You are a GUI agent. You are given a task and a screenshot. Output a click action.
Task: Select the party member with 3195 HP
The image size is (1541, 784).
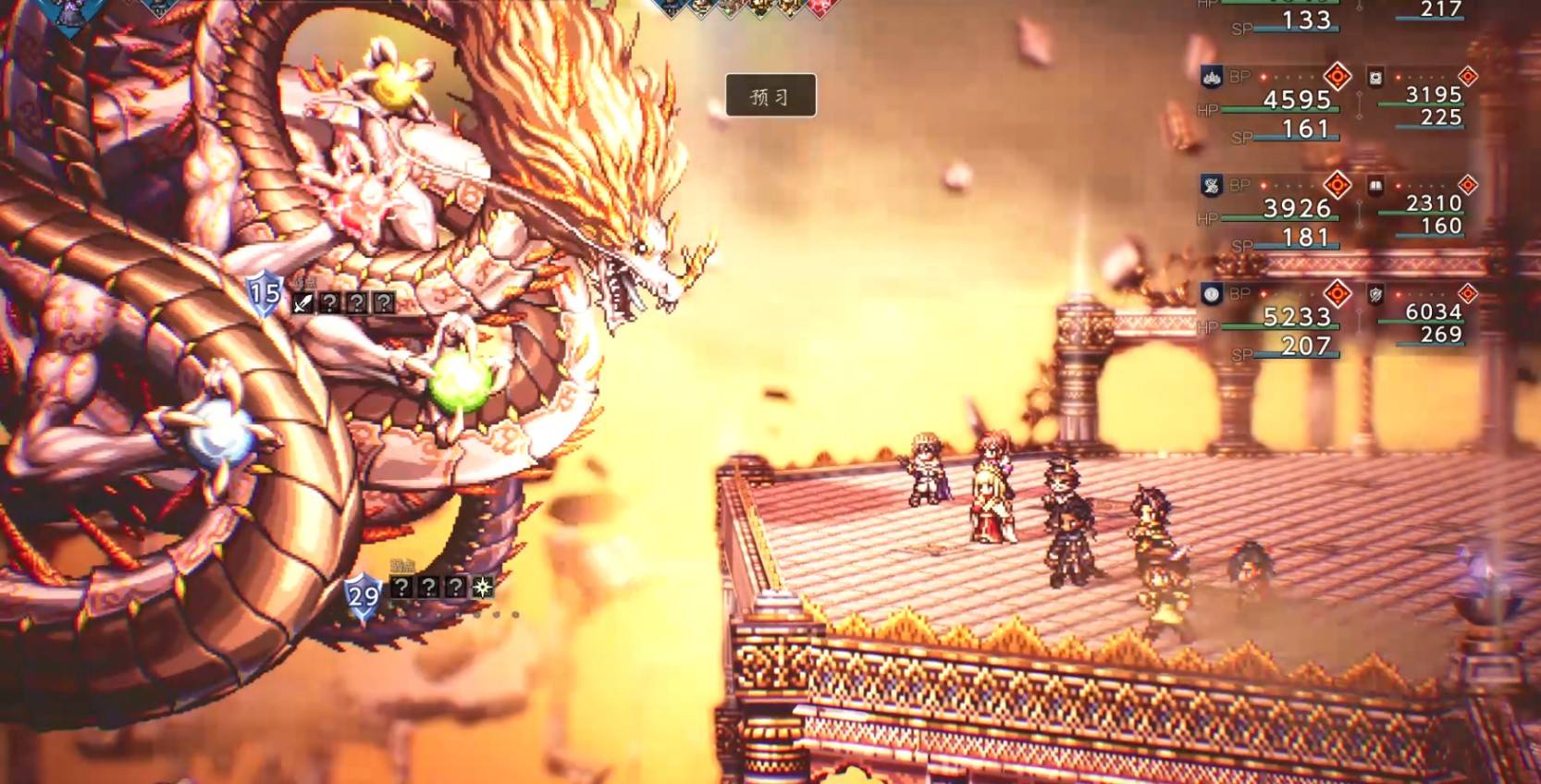[x=1433, y=95]
